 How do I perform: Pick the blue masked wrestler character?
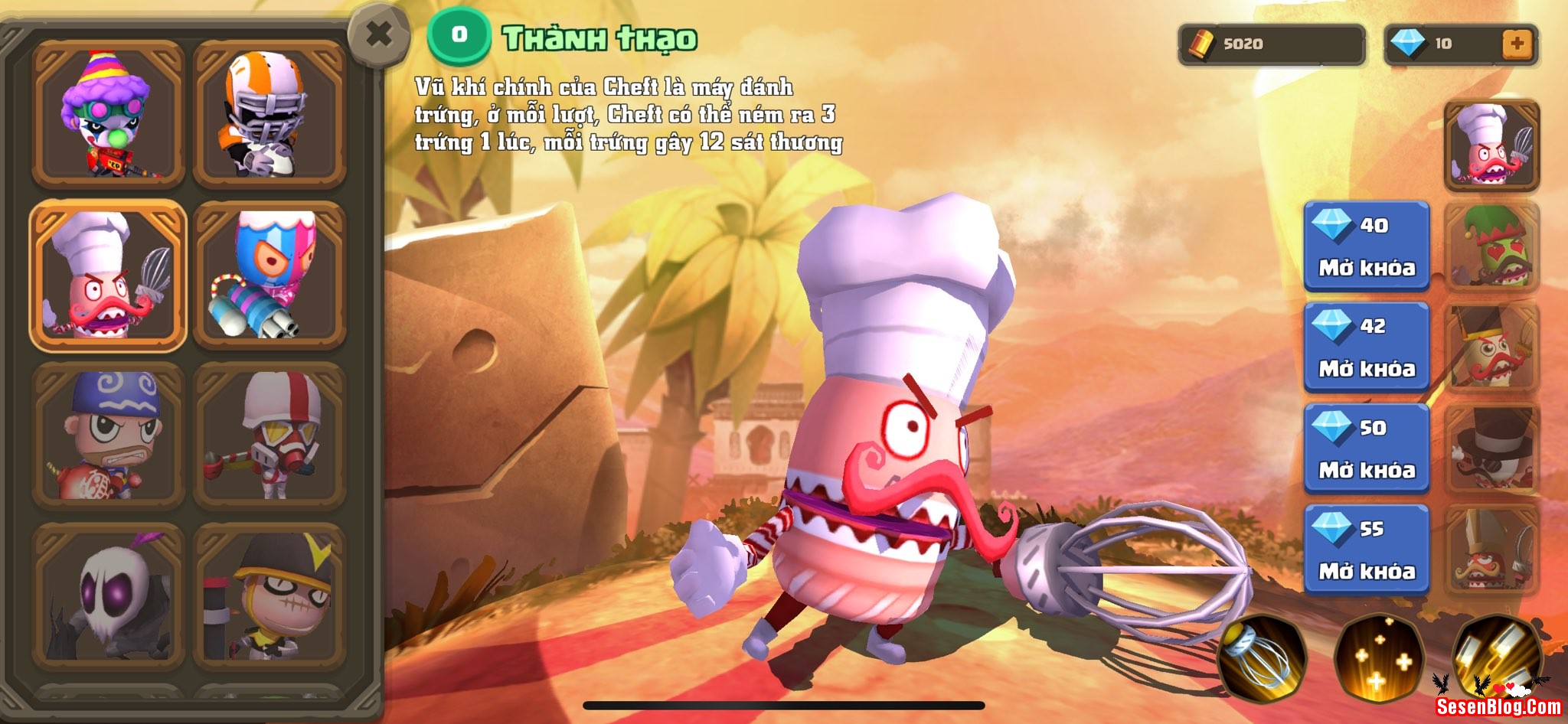click(269, 276)
